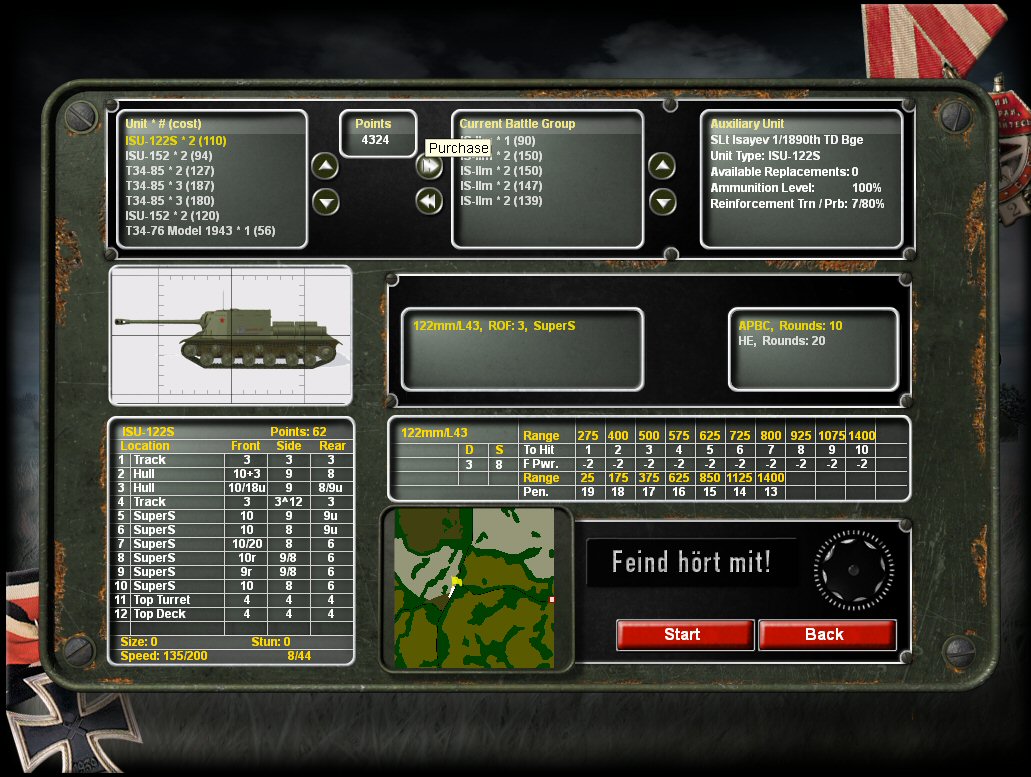Screen dimensions: 1031x777
Task: Click the battle group list up arrow
Action: 663,165
